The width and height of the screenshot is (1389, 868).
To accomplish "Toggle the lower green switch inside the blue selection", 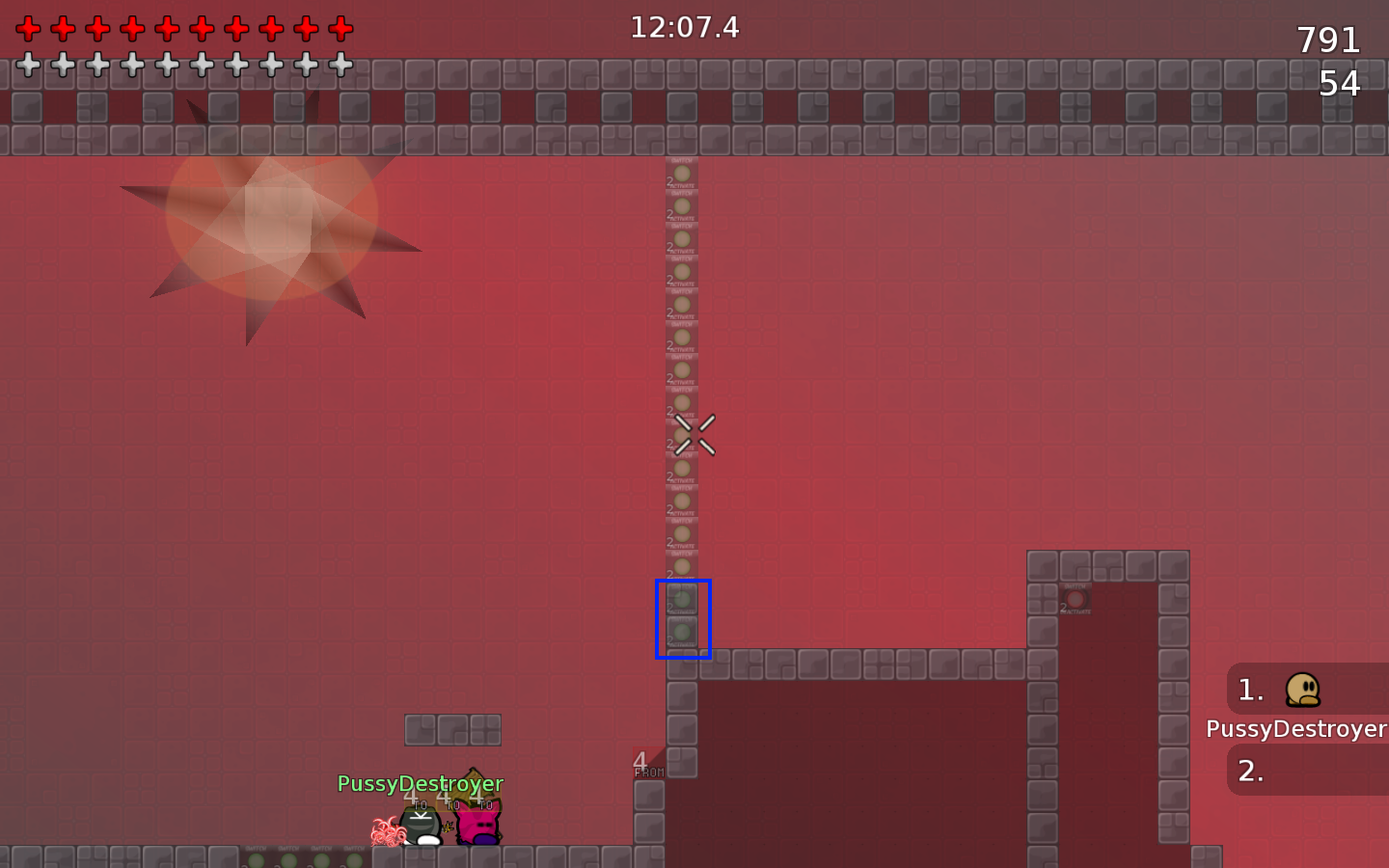I will (x=682, y=632).
